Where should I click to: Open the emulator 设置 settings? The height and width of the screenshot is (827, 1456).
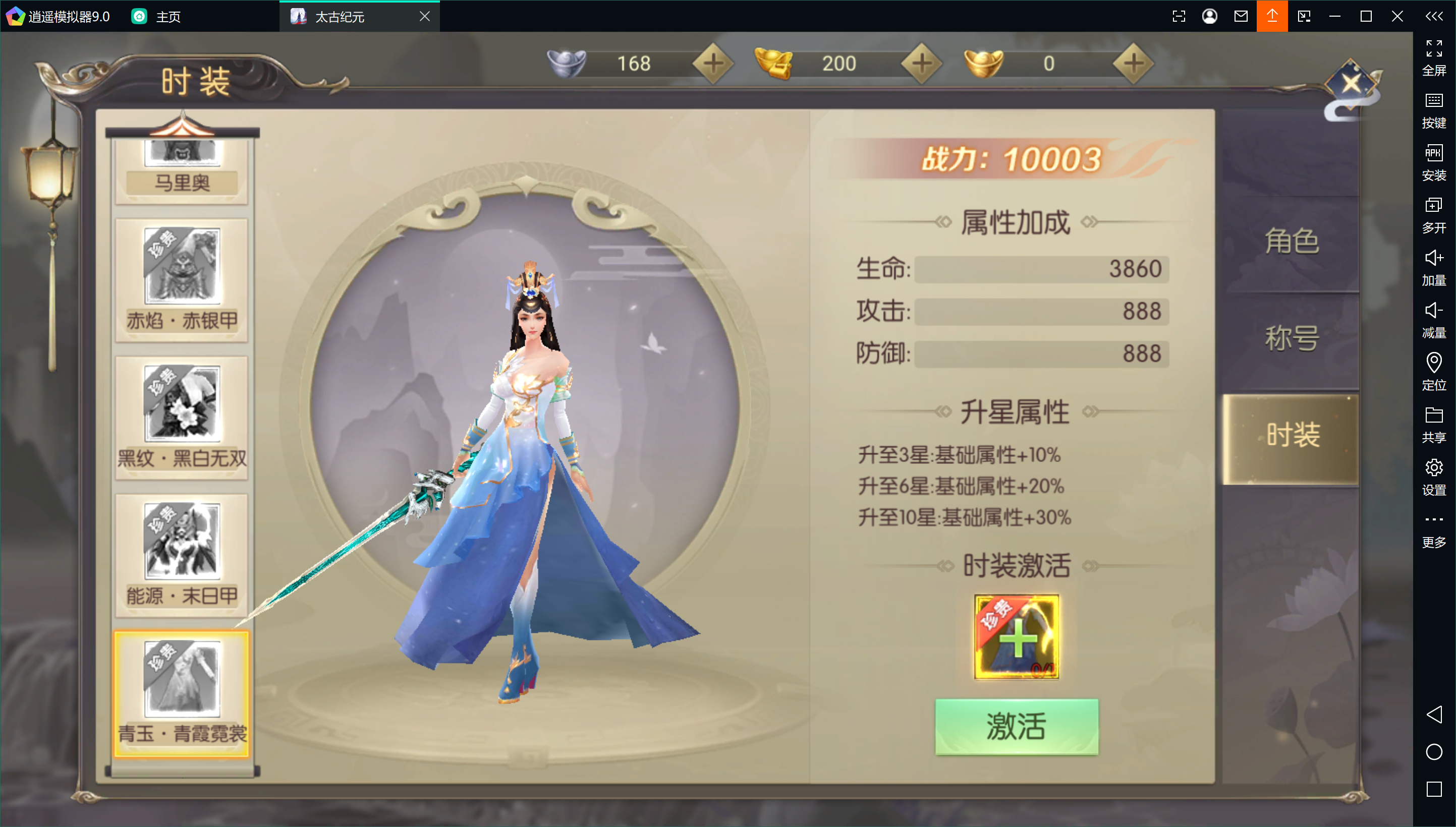(x=1433, y=477)
